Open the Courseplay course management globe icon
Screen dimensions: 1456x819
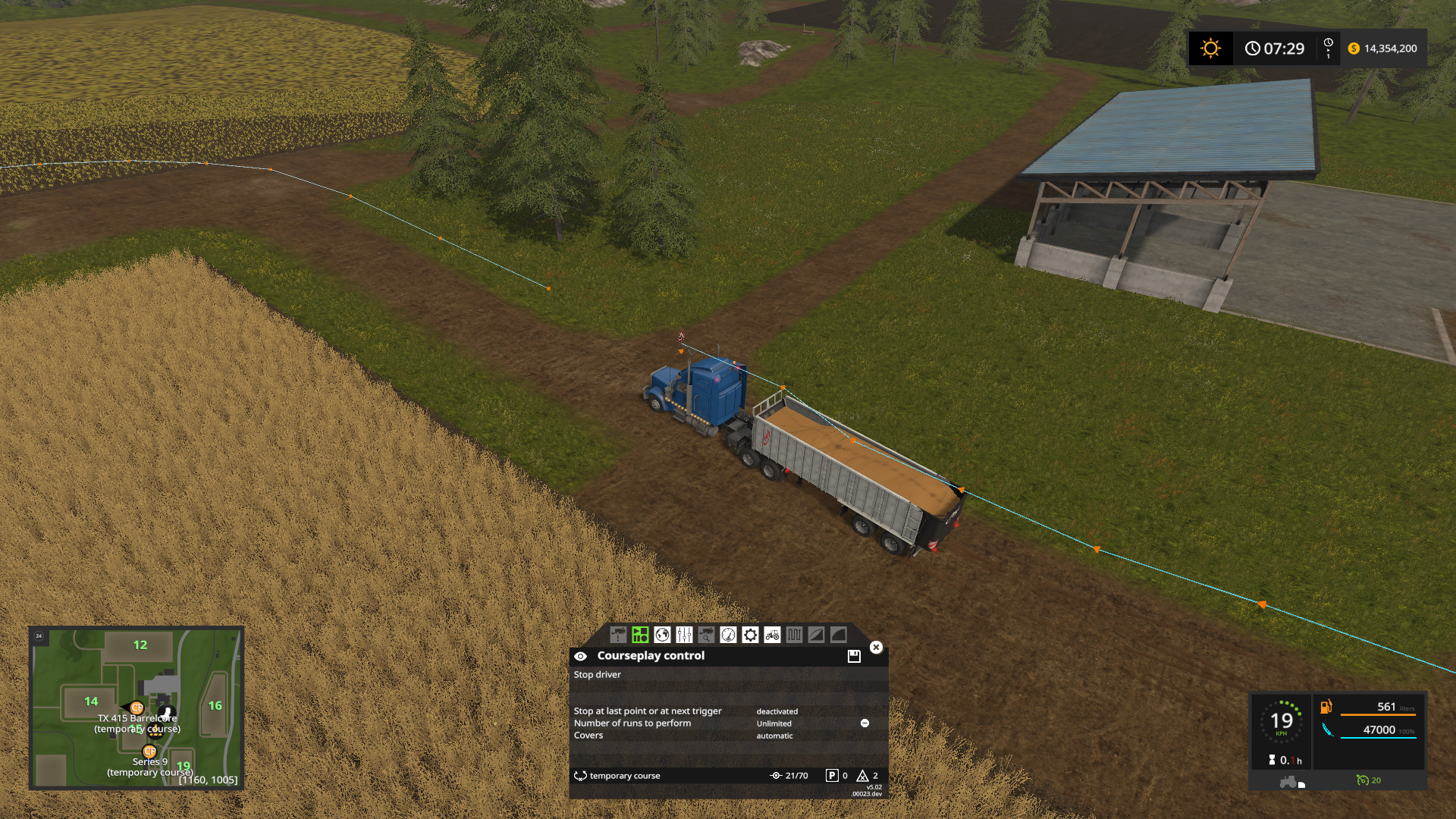point(662,636)
